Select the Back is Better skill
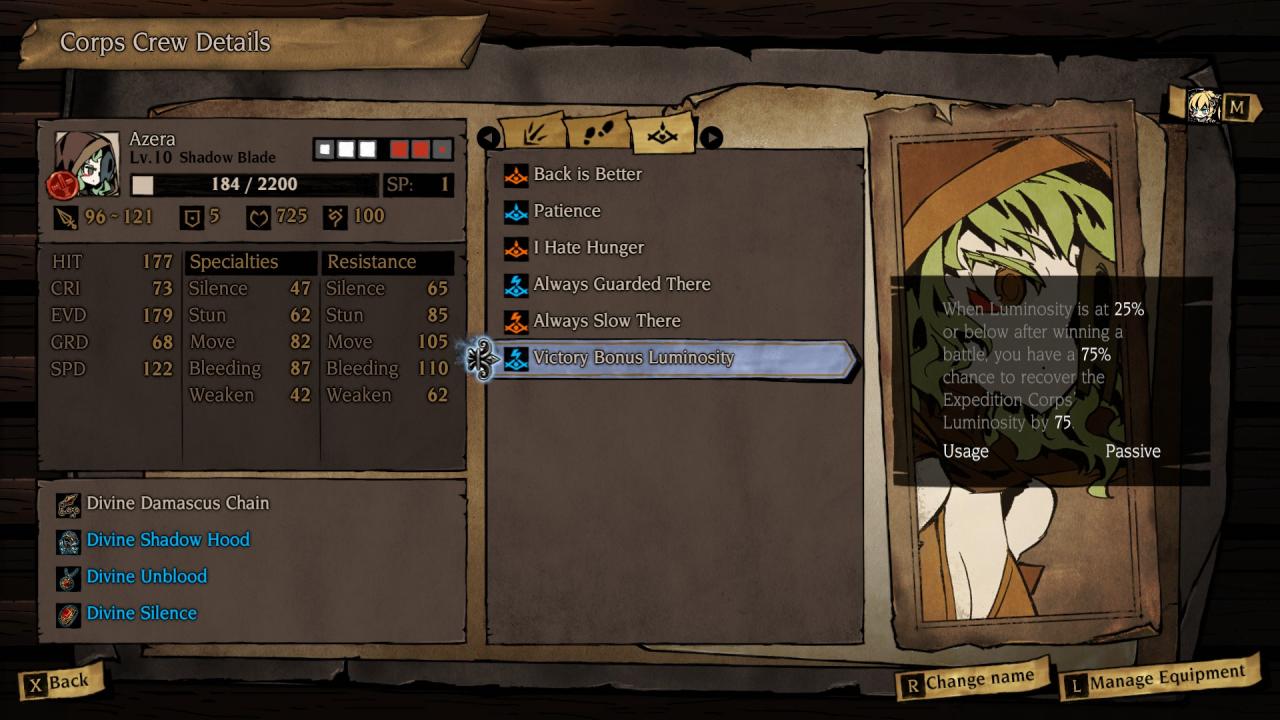The width and height of the screenshot is (1280, 720). [x=587, y=174]
